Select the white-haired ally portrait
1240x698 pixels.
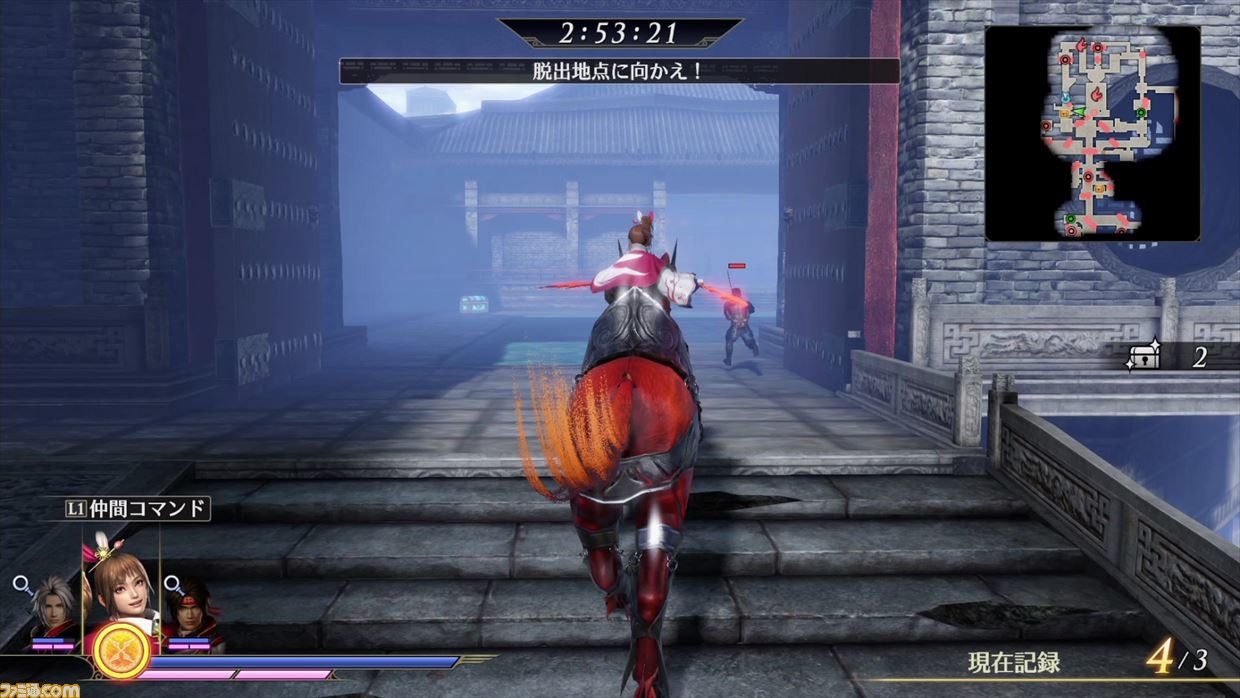tap(52, 608)
